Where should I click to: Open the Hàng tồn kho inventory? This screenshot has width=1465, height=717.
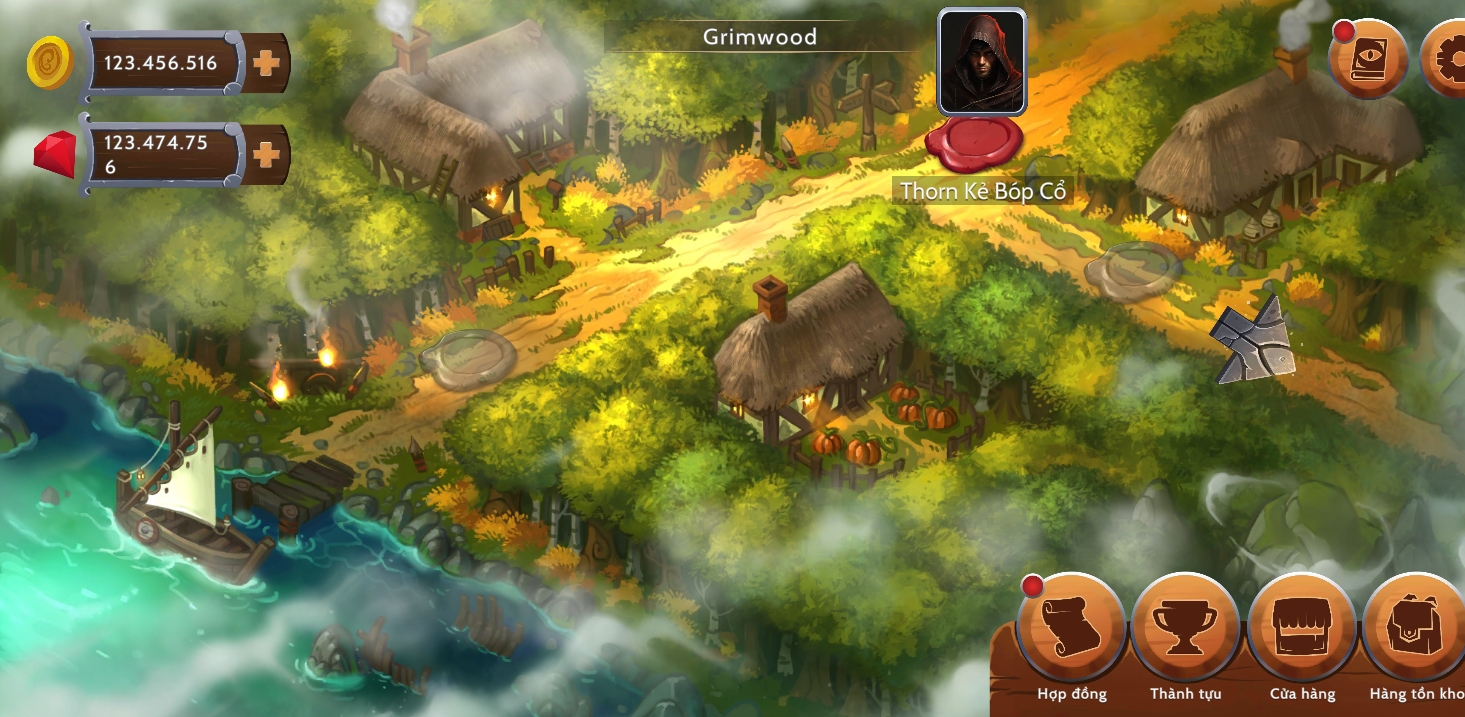click(1416, 628)
